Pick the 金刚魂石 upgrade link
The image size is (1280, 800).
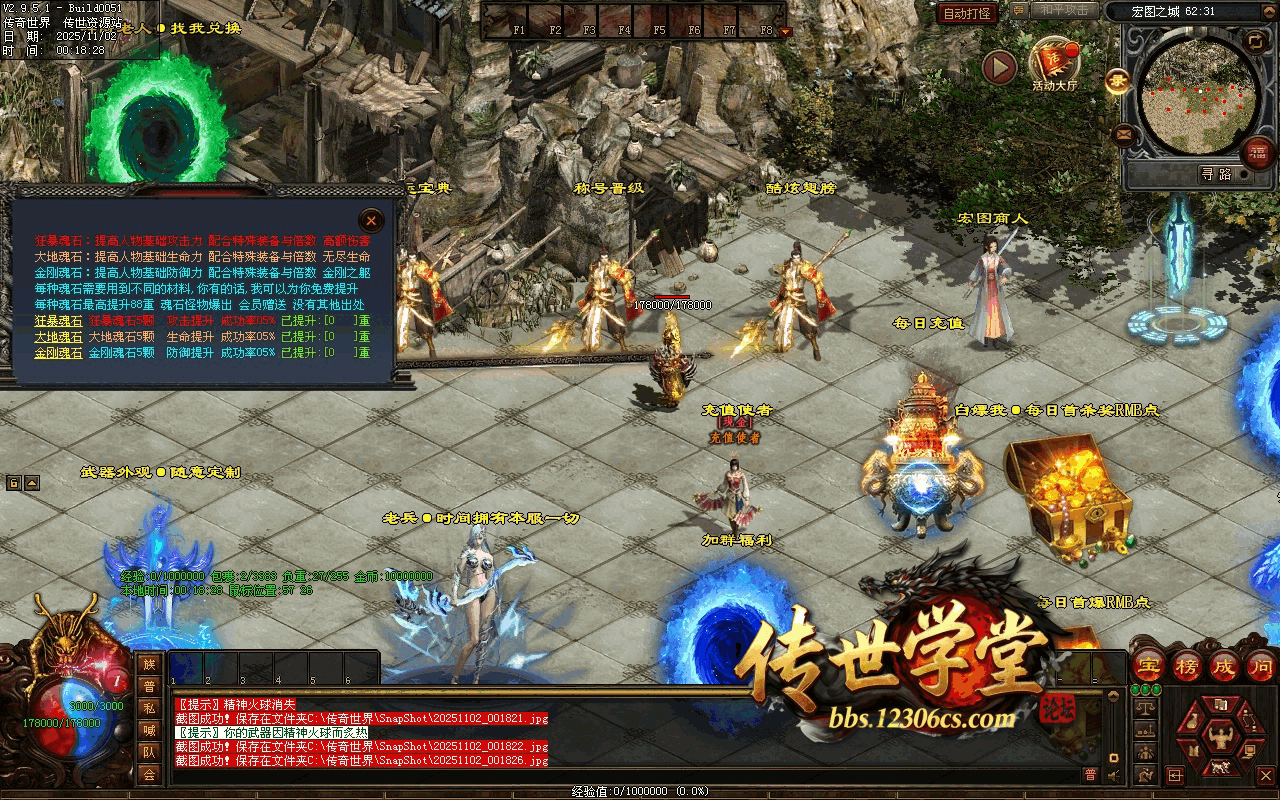pos(59,353)
